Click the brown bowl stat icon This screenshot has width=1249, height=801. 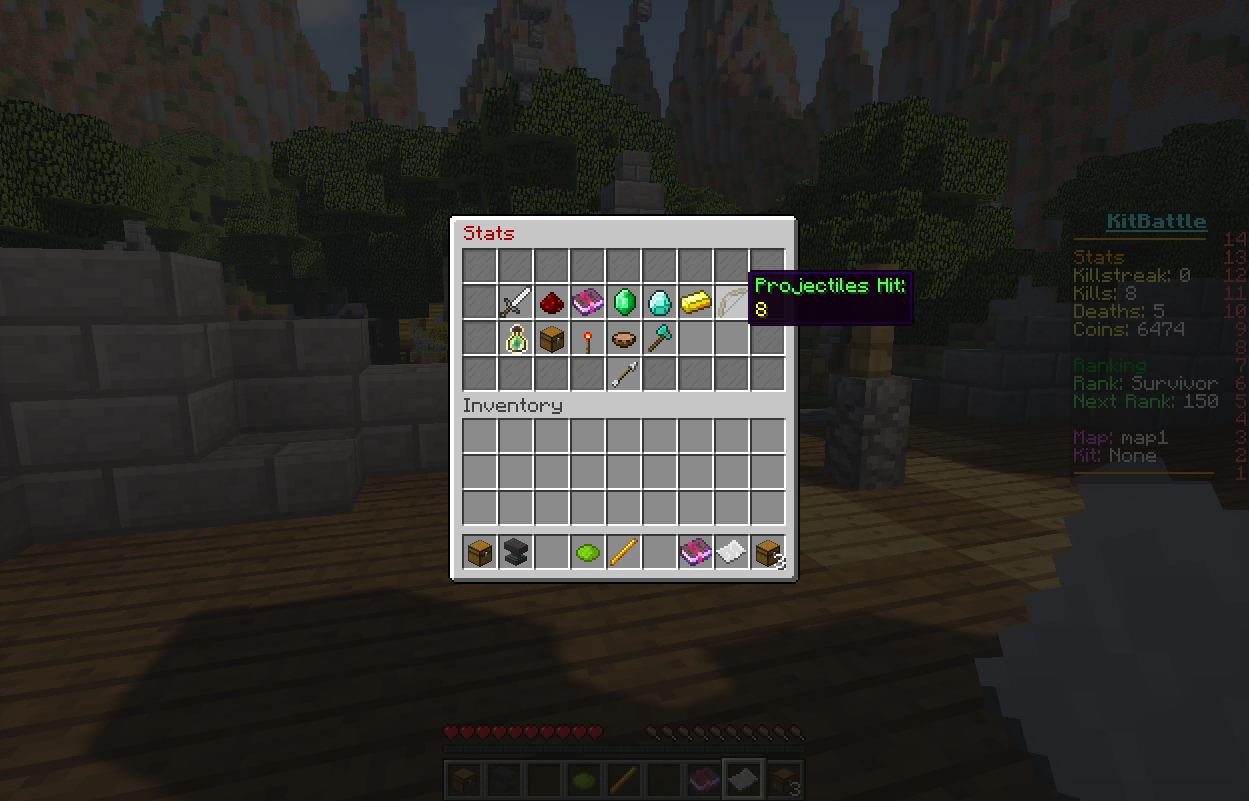coord(624,339)
